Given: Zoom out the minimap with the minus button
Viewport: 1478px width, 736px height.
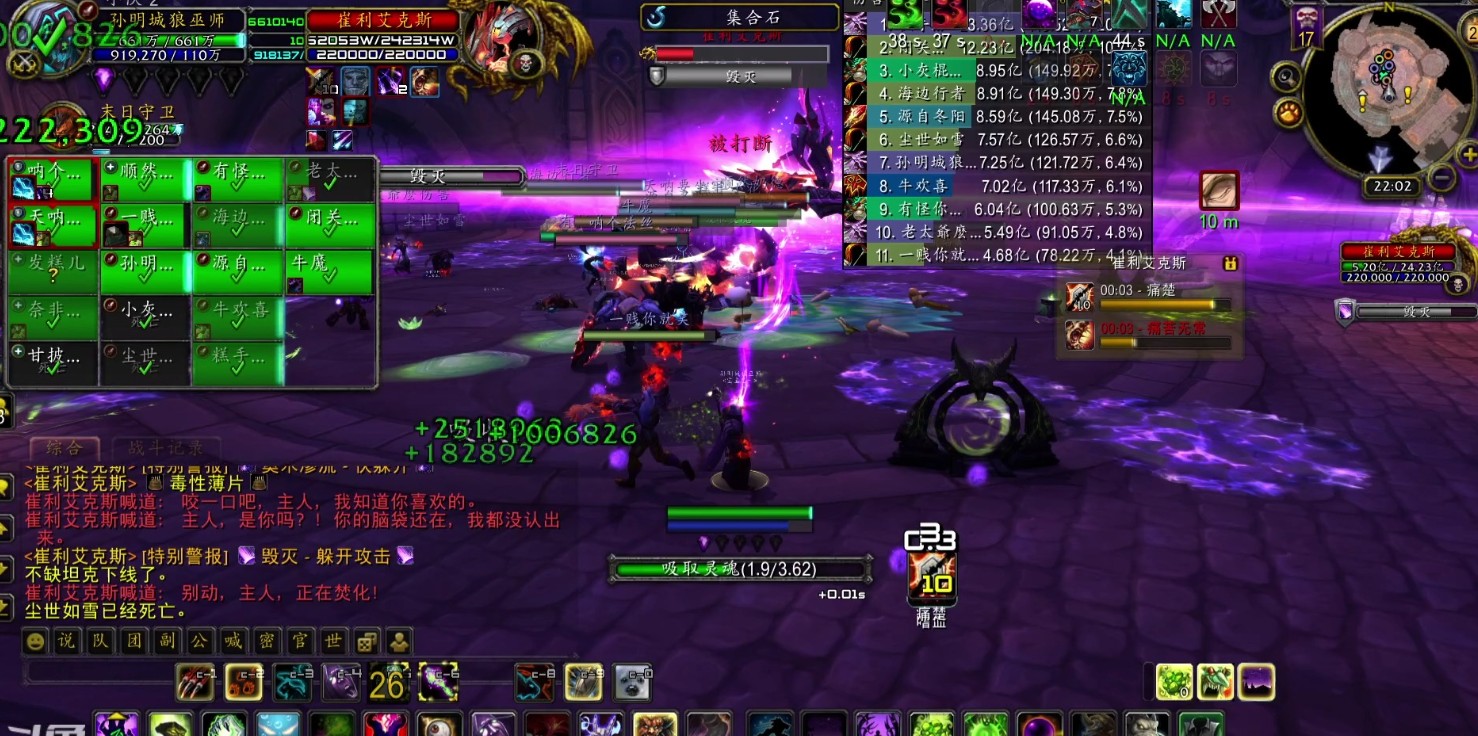Looking at the screenshot, I should [x=1441, y=178].
